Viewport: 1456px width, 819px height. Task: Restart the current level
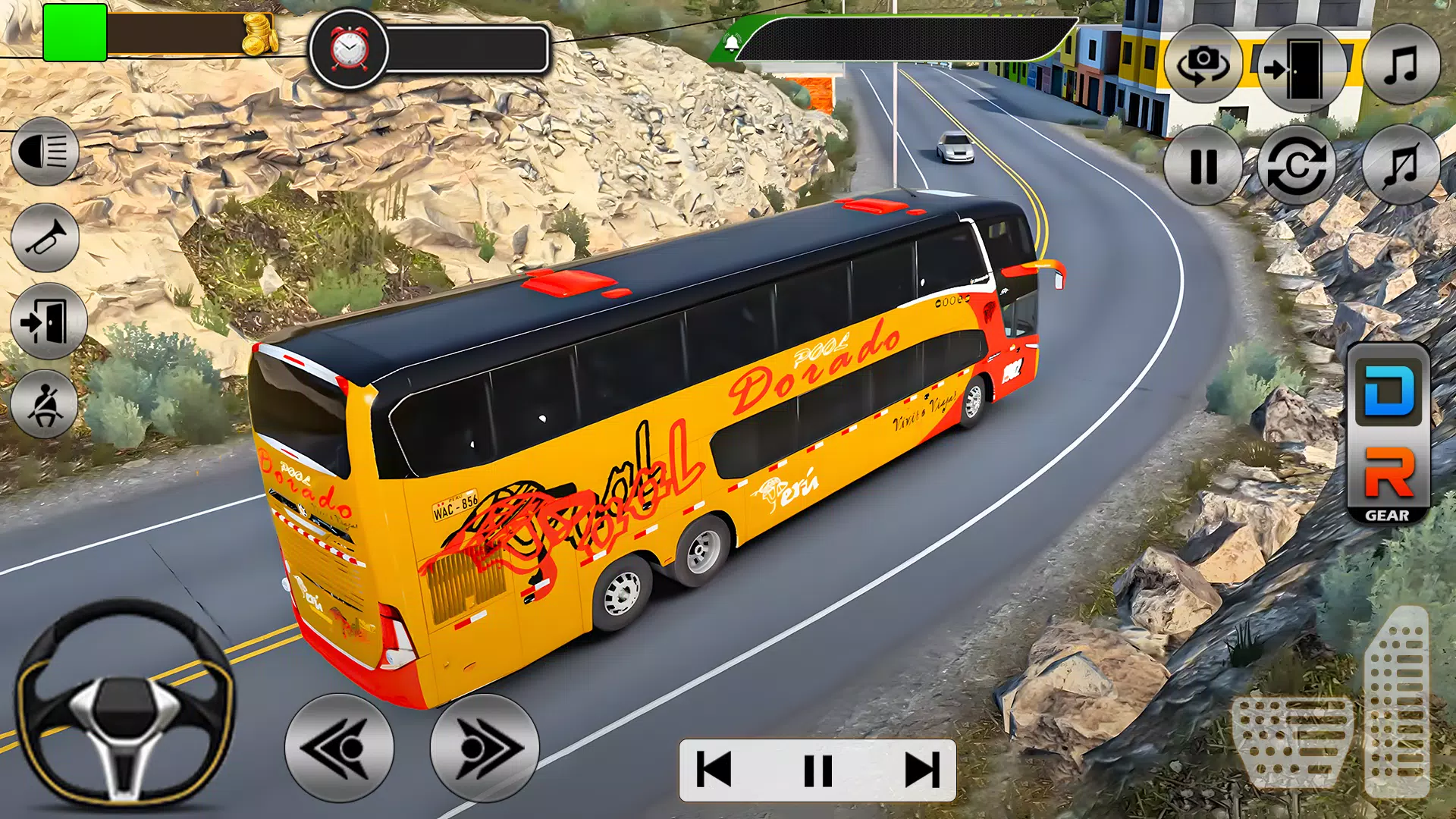click(x=1298, y=165)
